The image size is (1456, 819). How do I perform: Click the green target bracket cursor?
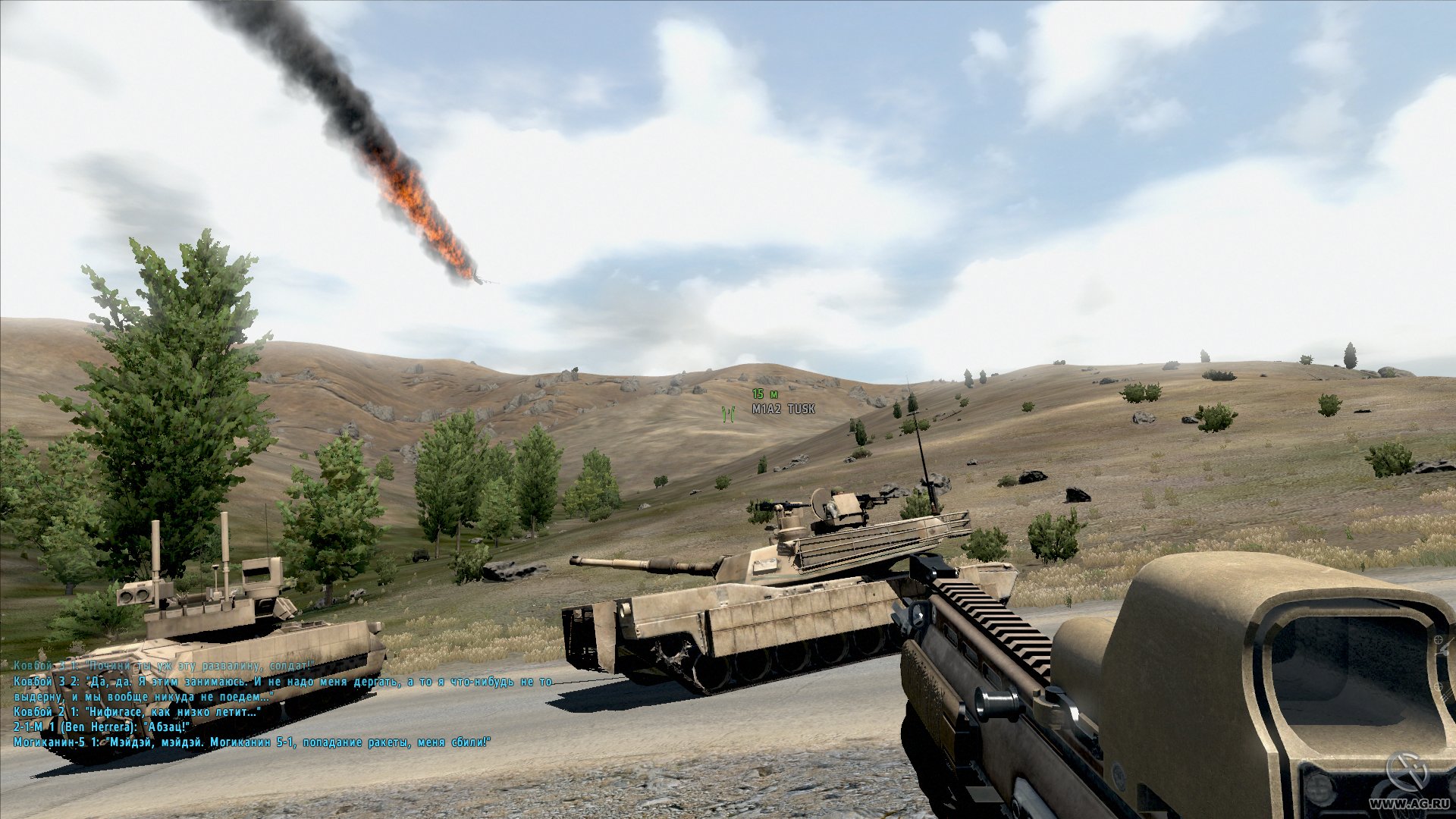coord(727,415)
